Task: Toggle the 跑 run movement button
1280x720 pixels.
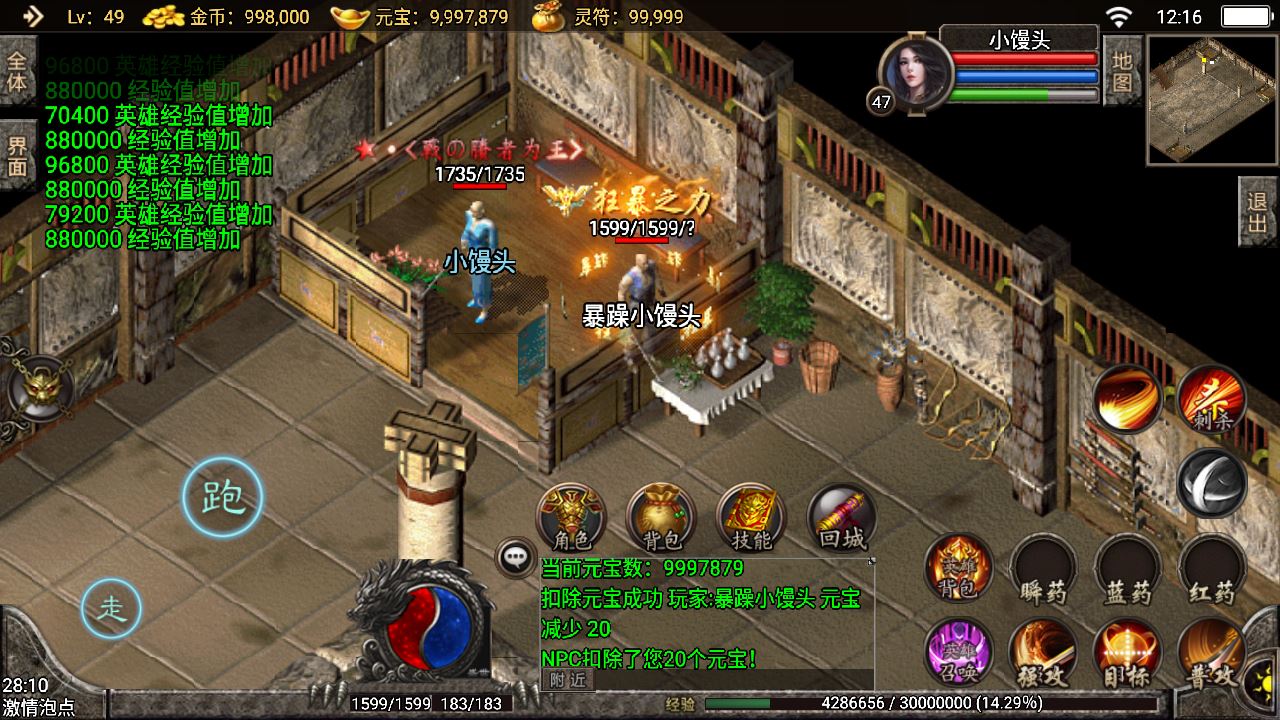Action: [x=222, y=497]
